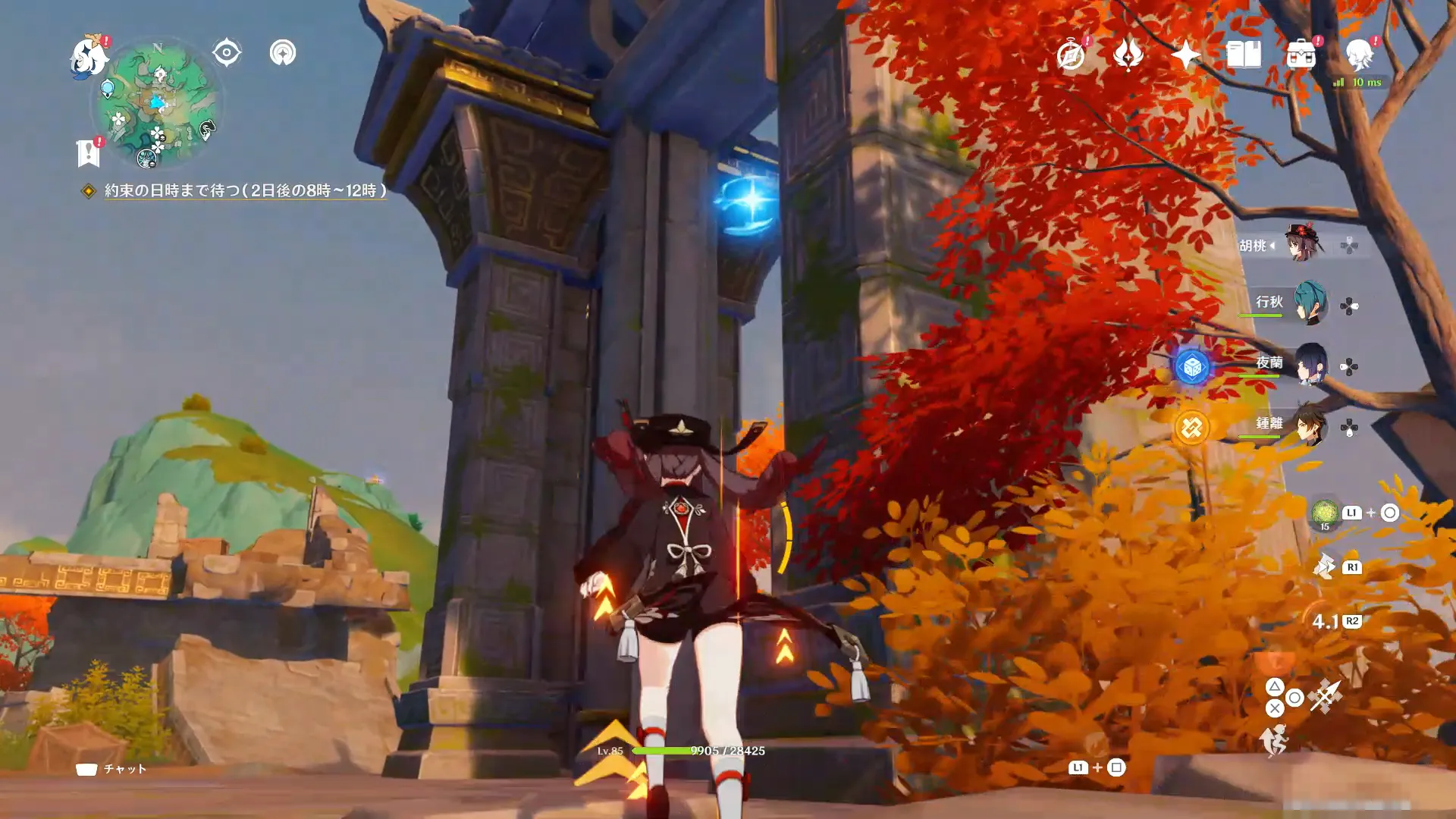This screenshot has height=819, width=1456.
Task: Select the tracked quest objective text
Action: pyautogui.click(x=245, y=190)
